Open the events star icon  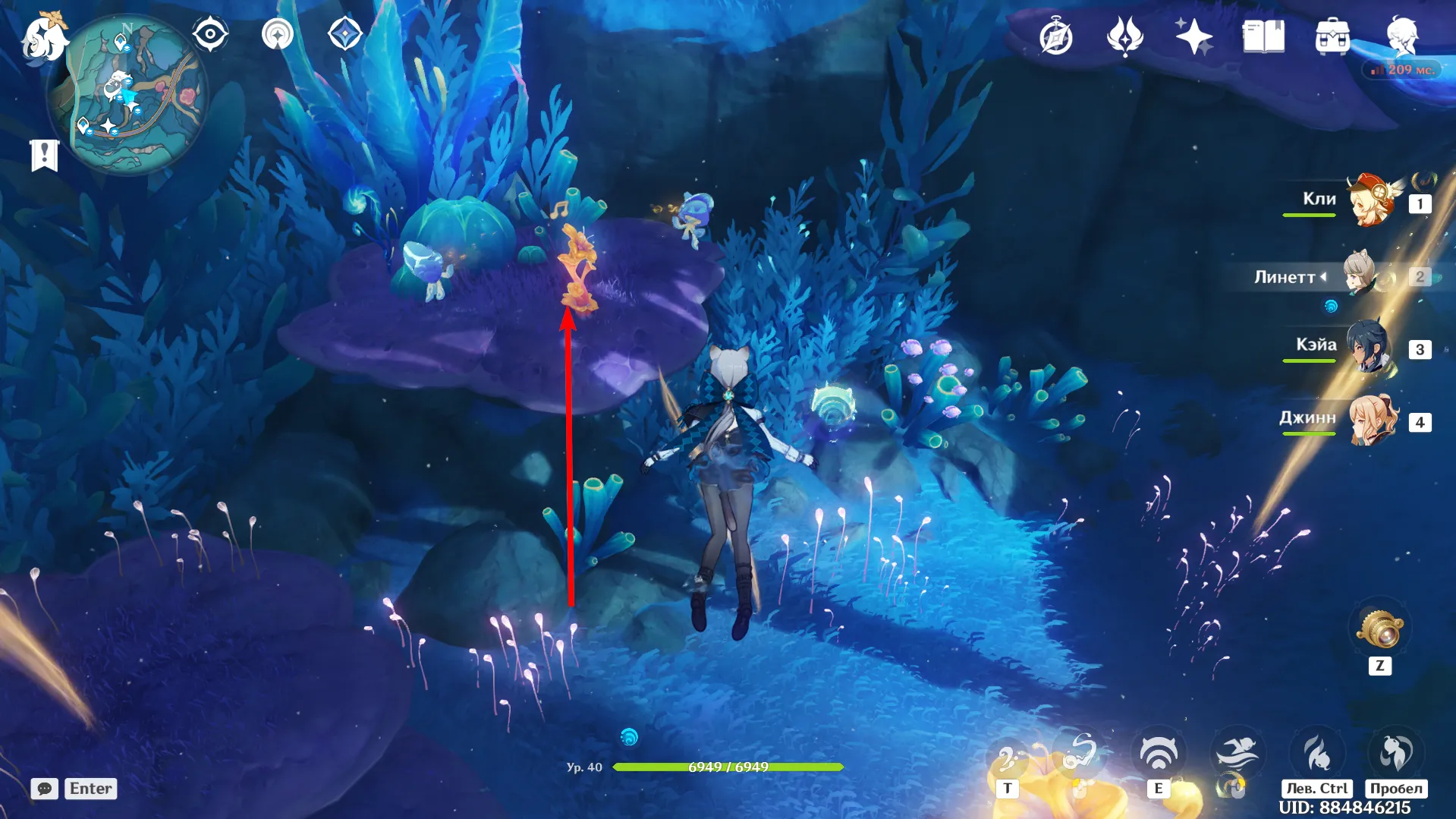[x=1124, y=36]
